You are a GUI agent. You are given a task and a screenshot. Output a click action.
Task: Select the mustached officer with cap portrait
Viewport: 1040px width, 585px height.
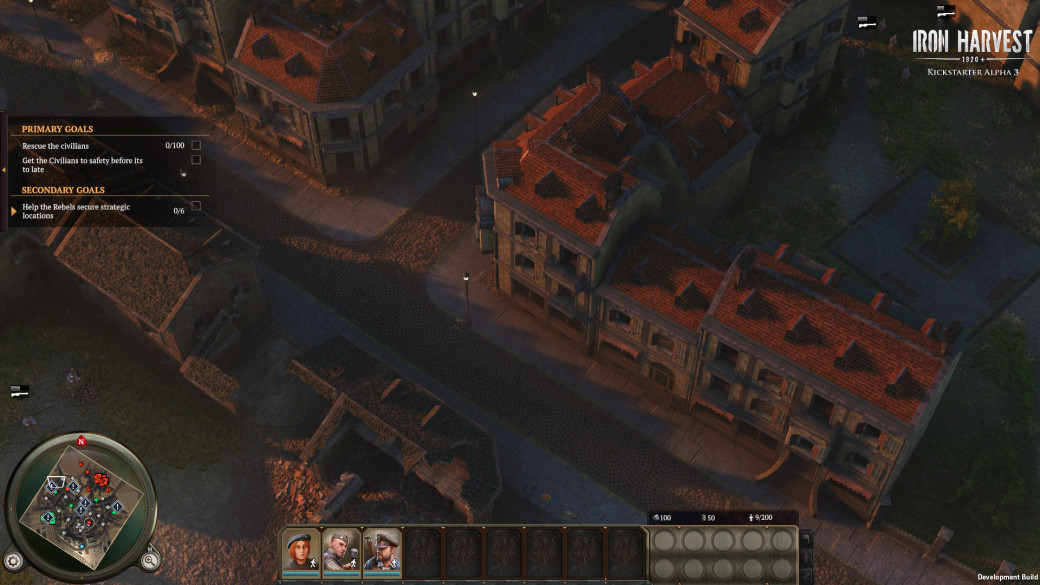[x=381, y=550]
